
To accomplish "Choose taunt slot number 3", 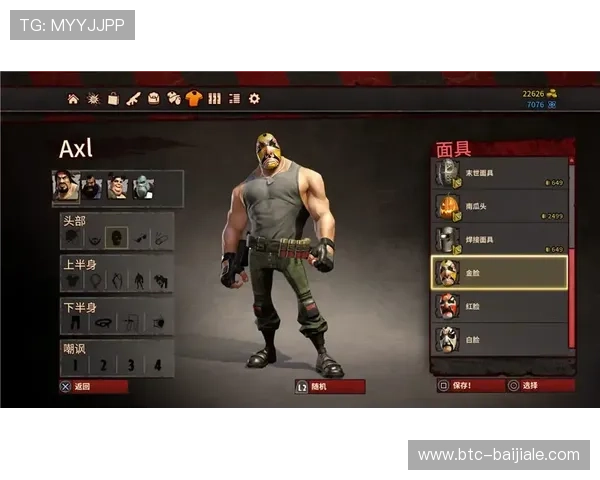I will point(131,365).
